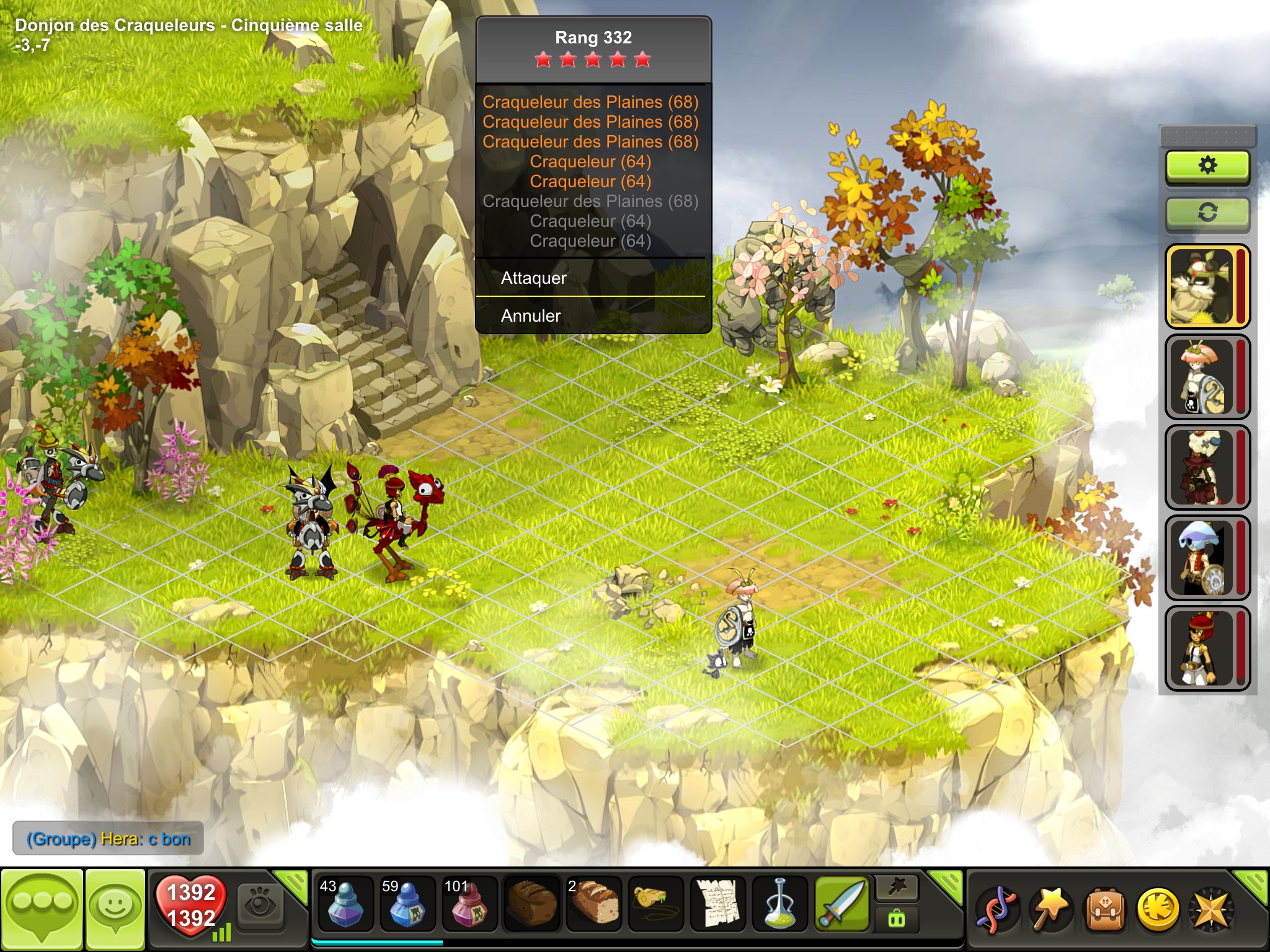Select the Pandawa party member portrait
This screenshot has height=952, width=1270.
pyautogui.click(x=1203, y=286)
